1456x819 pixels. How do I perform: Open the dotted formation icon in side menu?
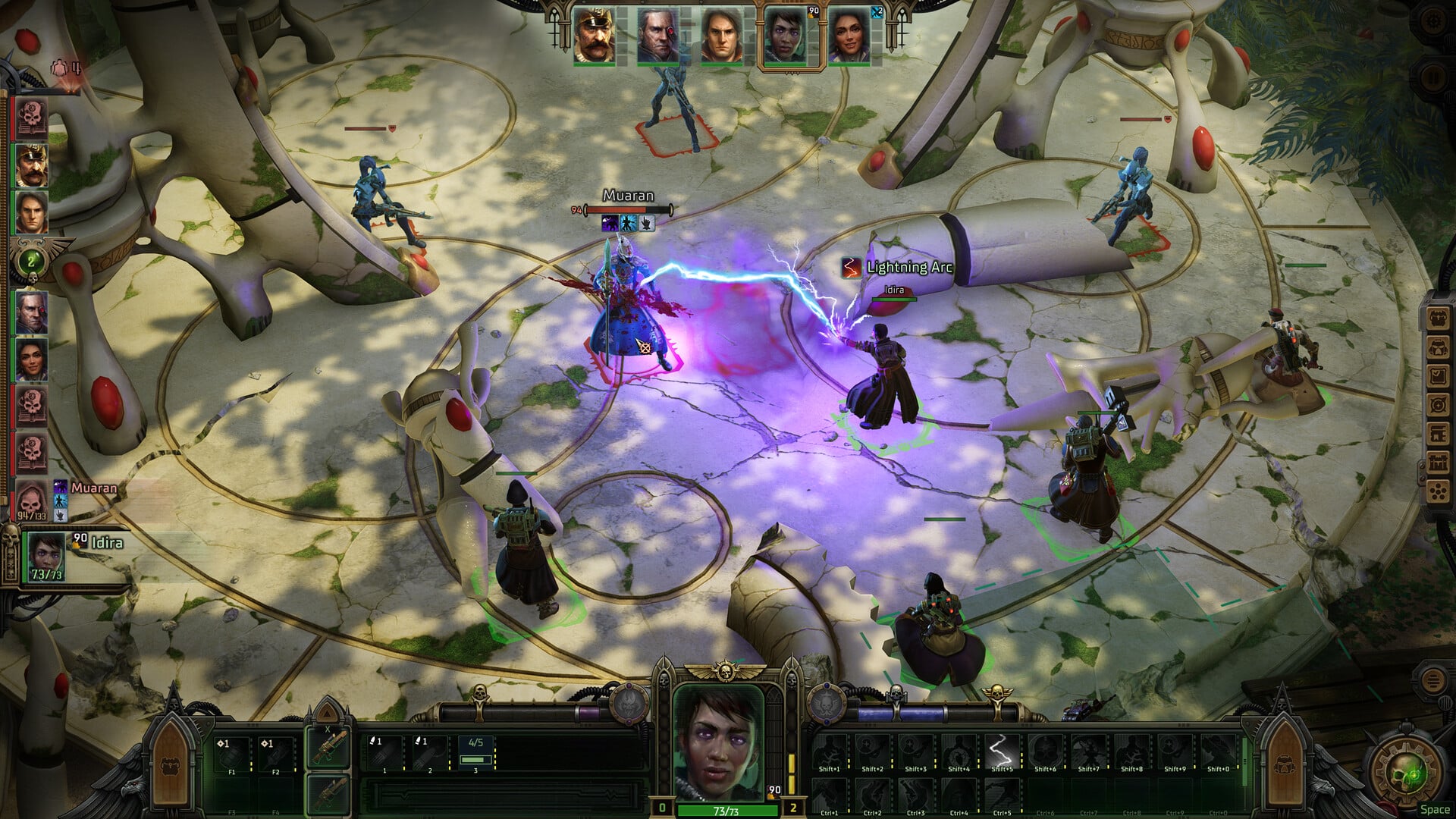[1438, 491]
